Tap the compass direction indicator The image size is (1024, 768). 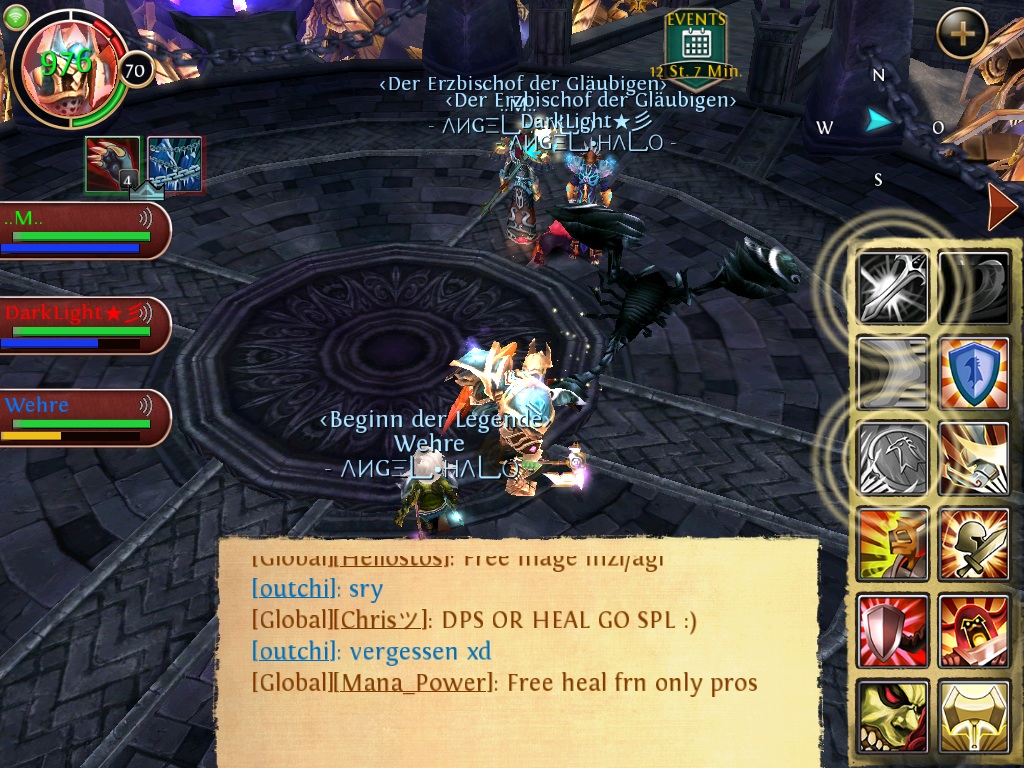coord(879,123)
